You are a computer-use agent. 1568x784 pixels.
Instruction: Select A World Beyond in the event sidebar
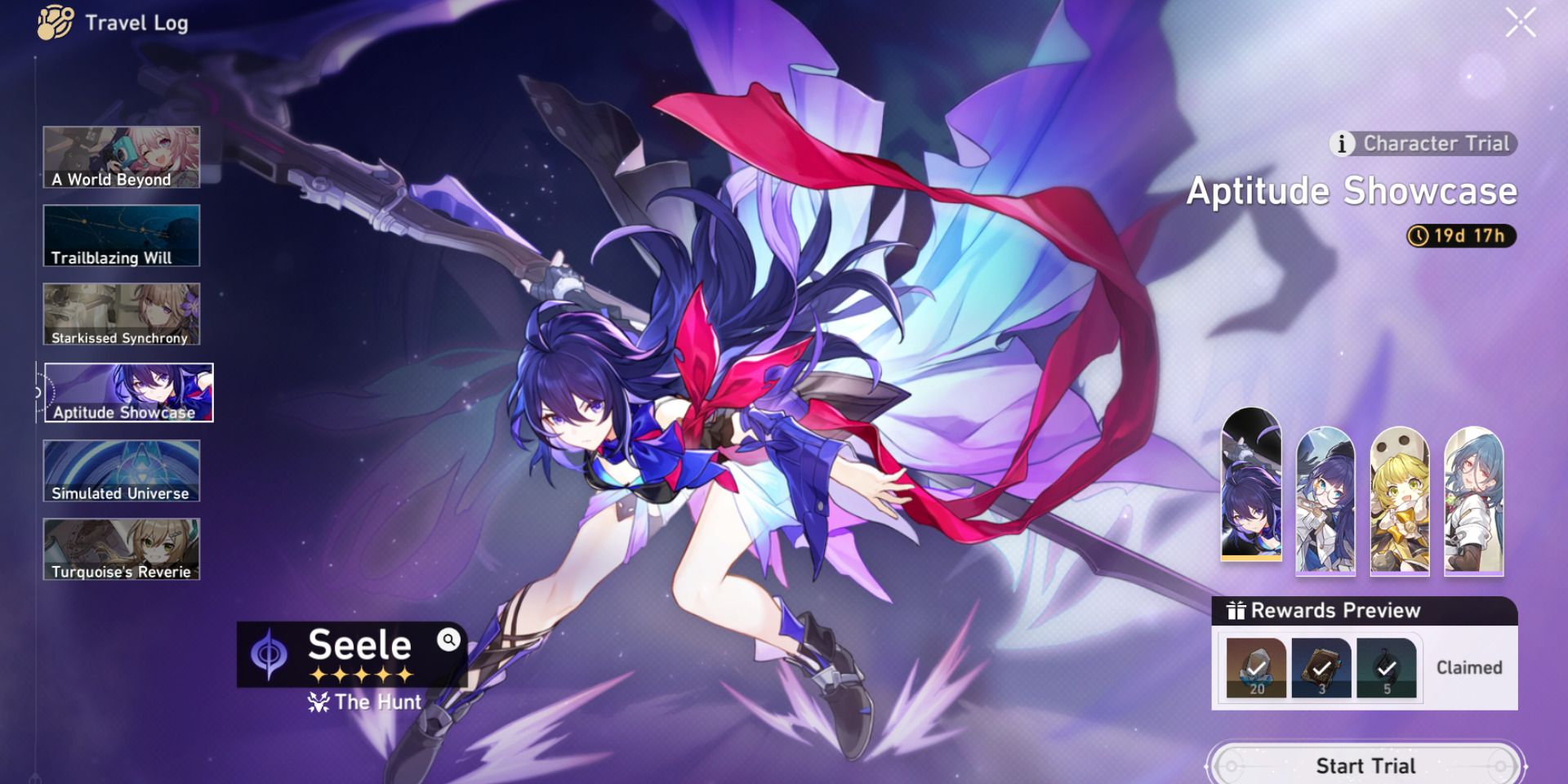click(x=121, y=155)
